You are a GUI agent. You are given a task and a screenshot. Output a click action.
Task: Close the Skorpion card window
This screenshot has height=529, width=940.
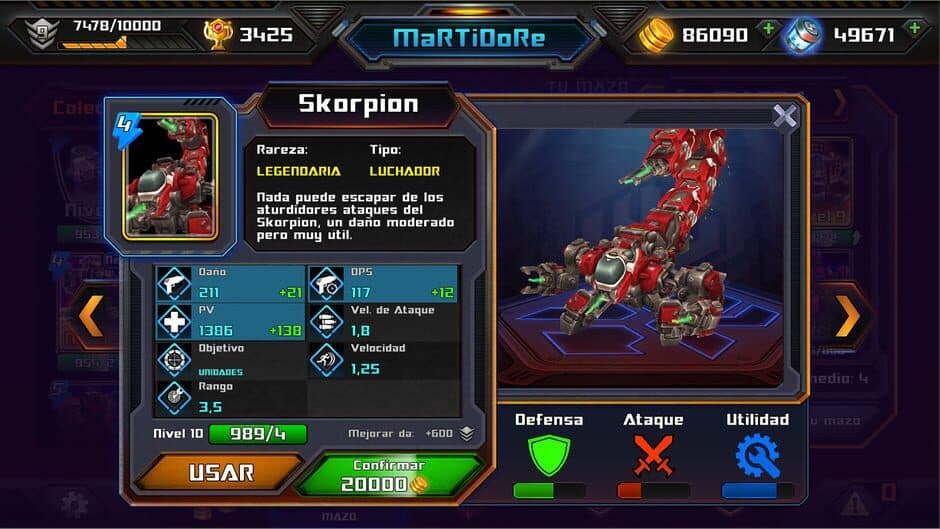785,117
